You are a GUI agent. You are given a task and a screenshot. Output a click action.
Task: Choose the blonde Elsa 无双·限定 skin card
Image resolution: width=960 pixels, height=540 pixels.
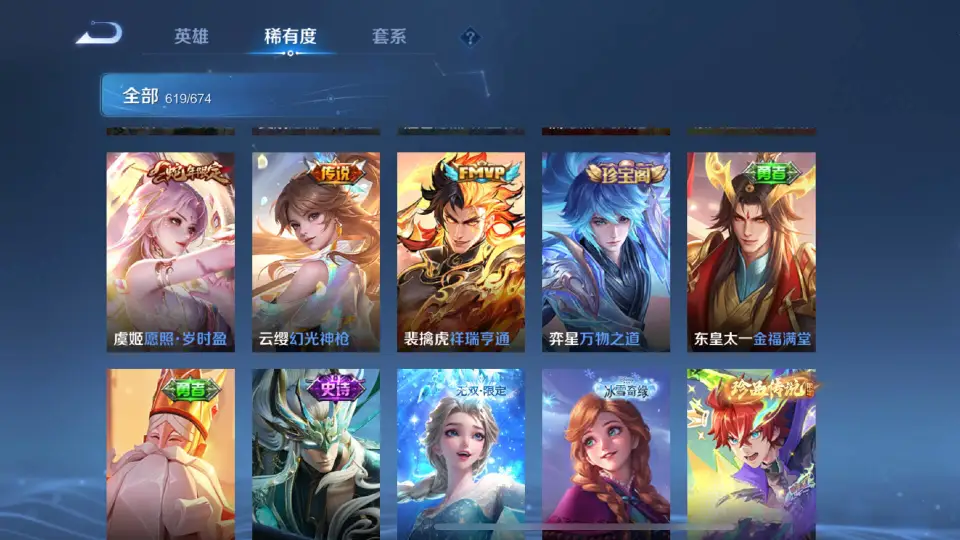point(461,453)
